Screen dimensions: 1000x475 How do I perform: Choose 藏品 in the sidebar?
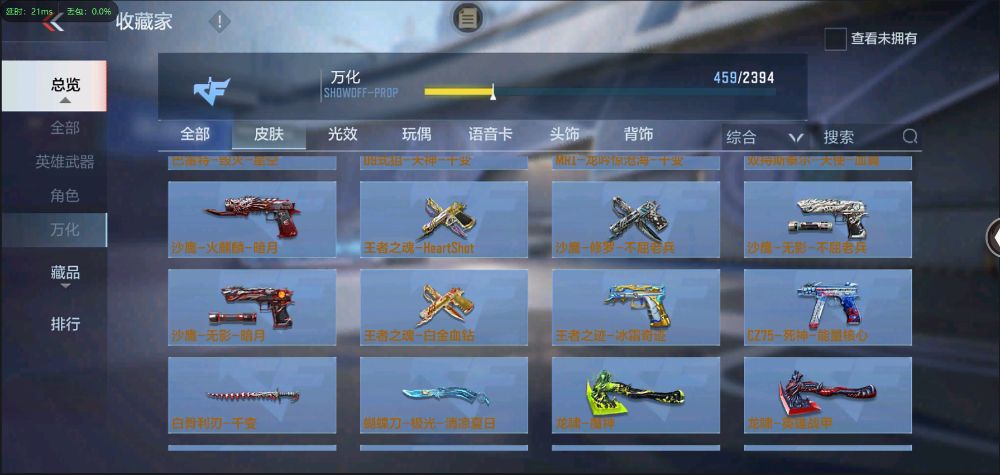point(65,272)
